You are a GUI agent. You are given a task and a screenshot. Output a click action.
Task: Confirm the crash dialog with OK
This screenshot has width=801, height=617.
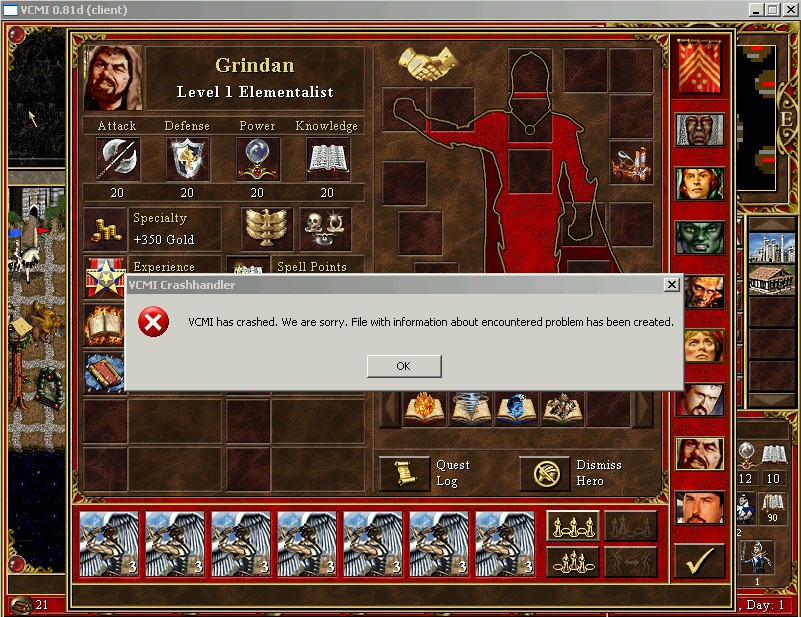403,366
